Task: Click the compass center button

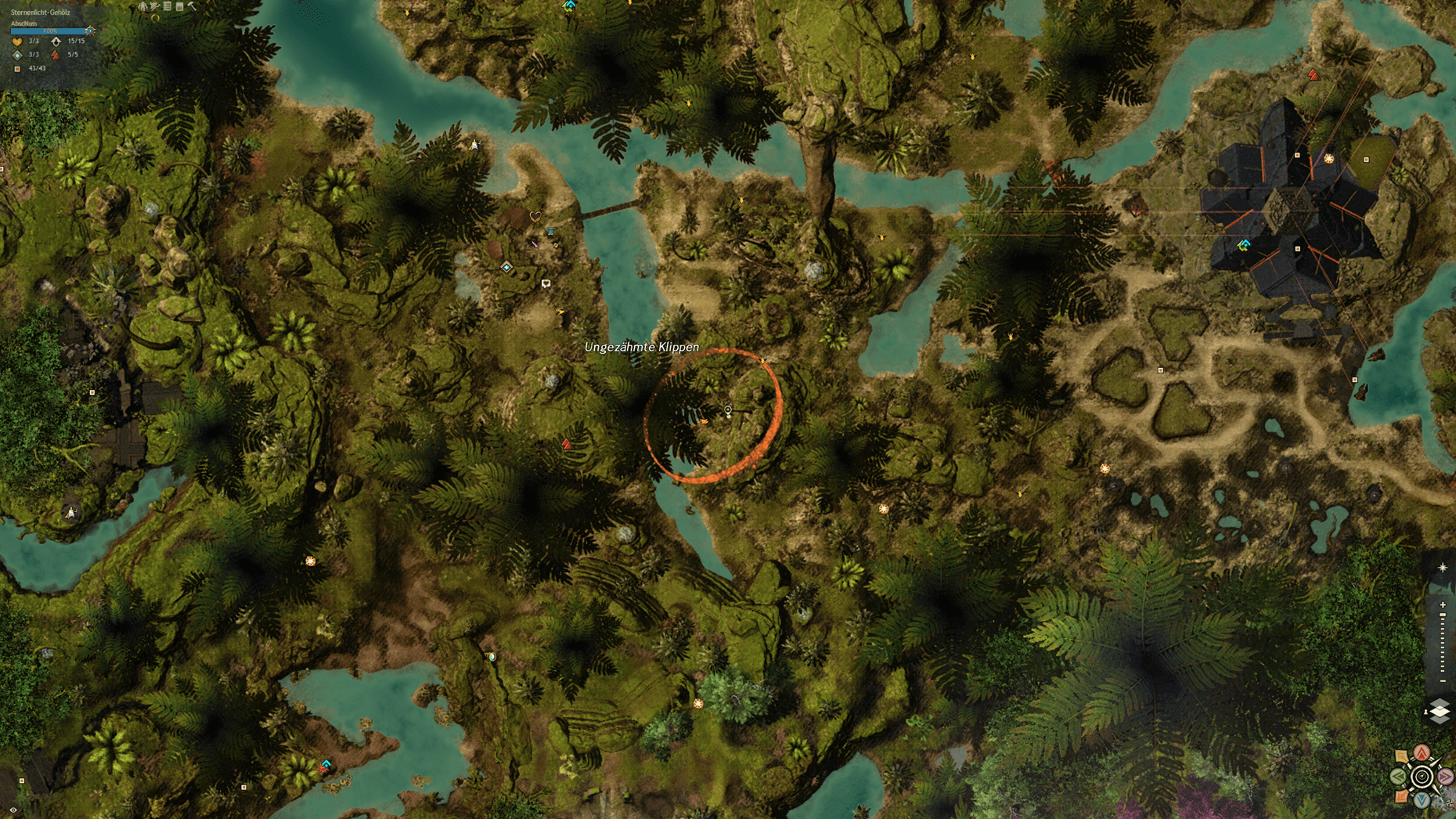Action: click(1422, 777)
